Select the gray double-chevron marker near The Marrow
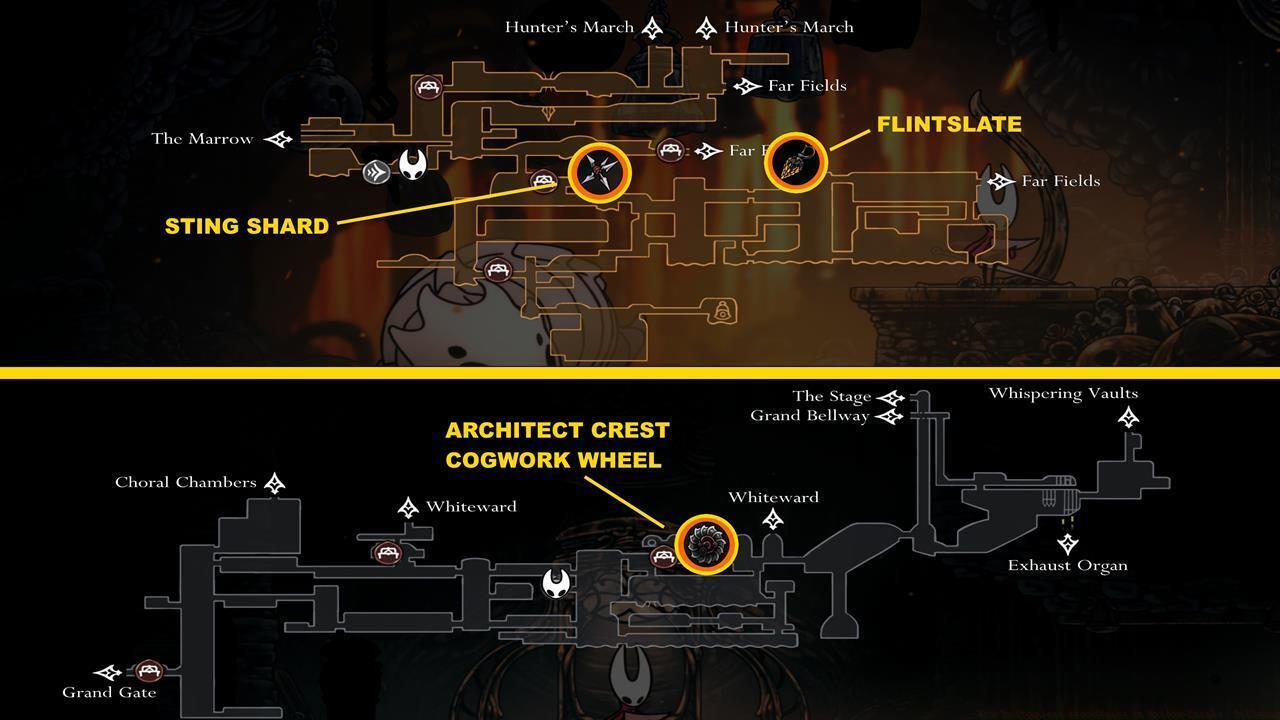The image size is (1280, 720). 376,171
